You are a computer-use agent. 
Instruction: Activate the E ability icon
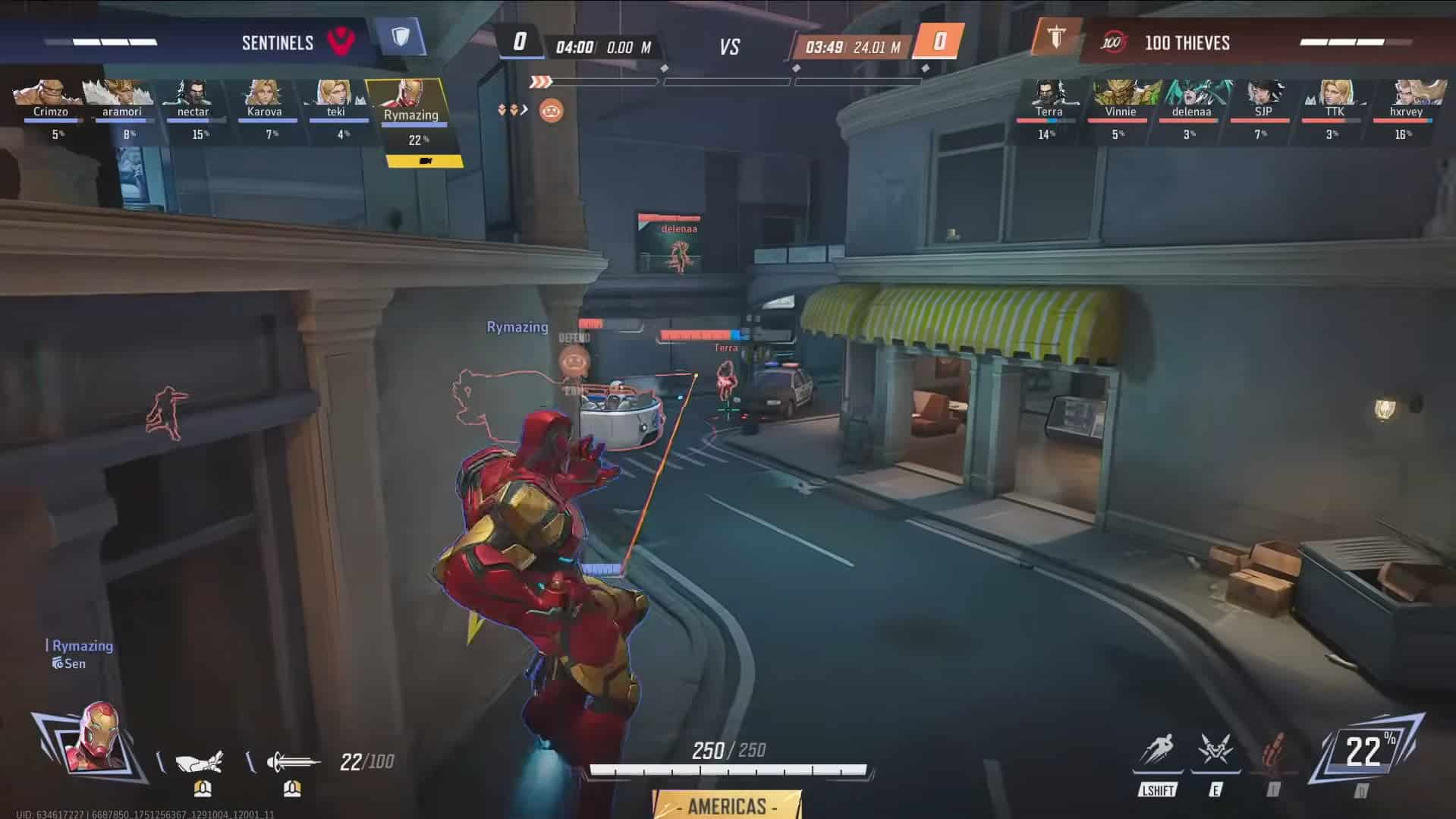coord(1215,751)
